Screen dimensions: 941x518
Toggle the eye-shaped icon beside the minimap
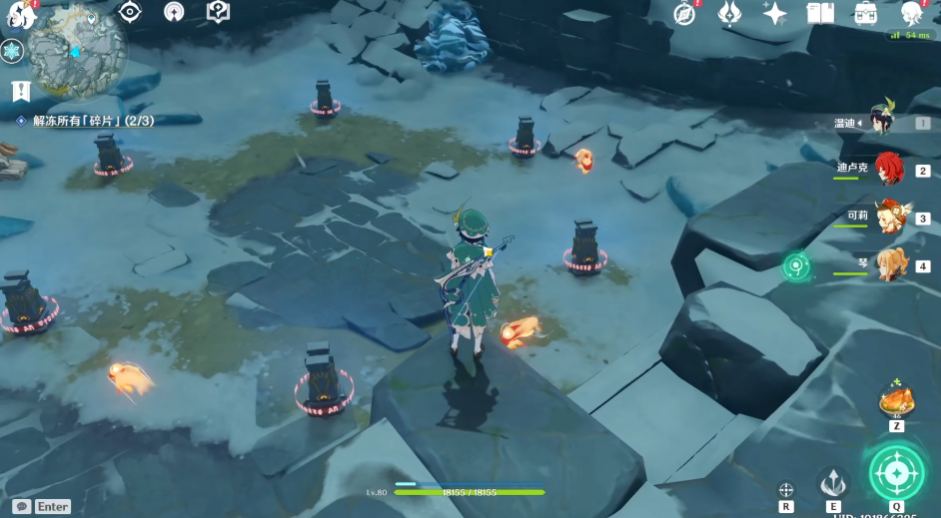pos(130,12)
